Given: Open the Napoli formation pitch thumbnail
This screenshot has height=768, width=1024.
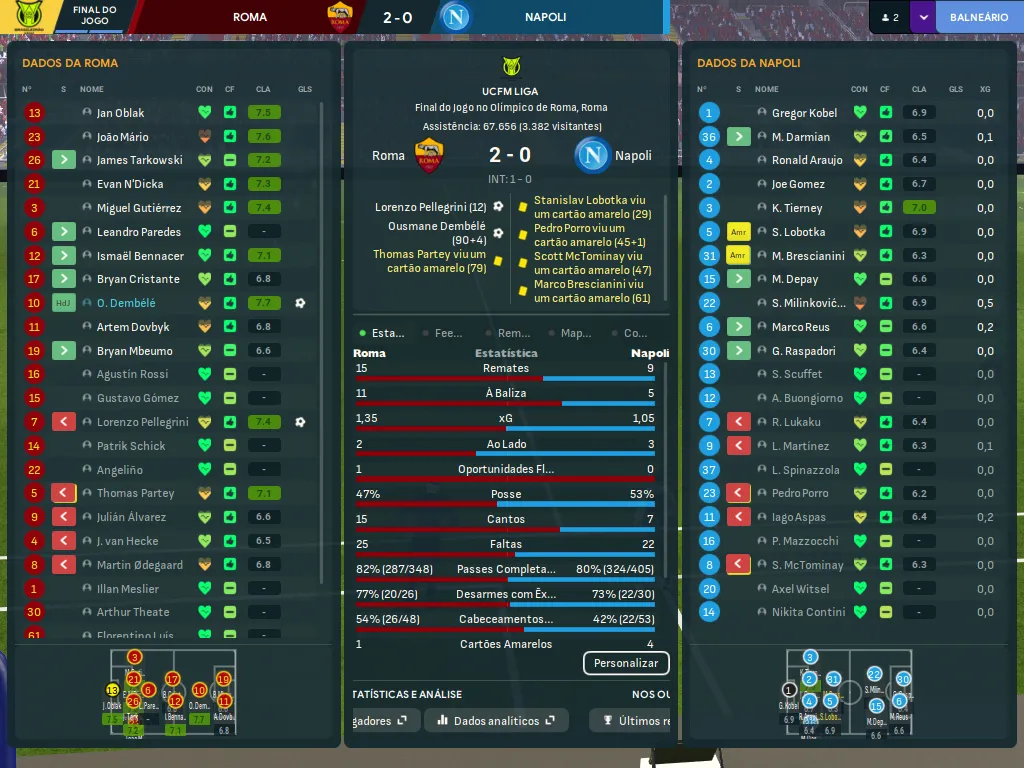Looking at the screenshot, I should click(847, 693).
